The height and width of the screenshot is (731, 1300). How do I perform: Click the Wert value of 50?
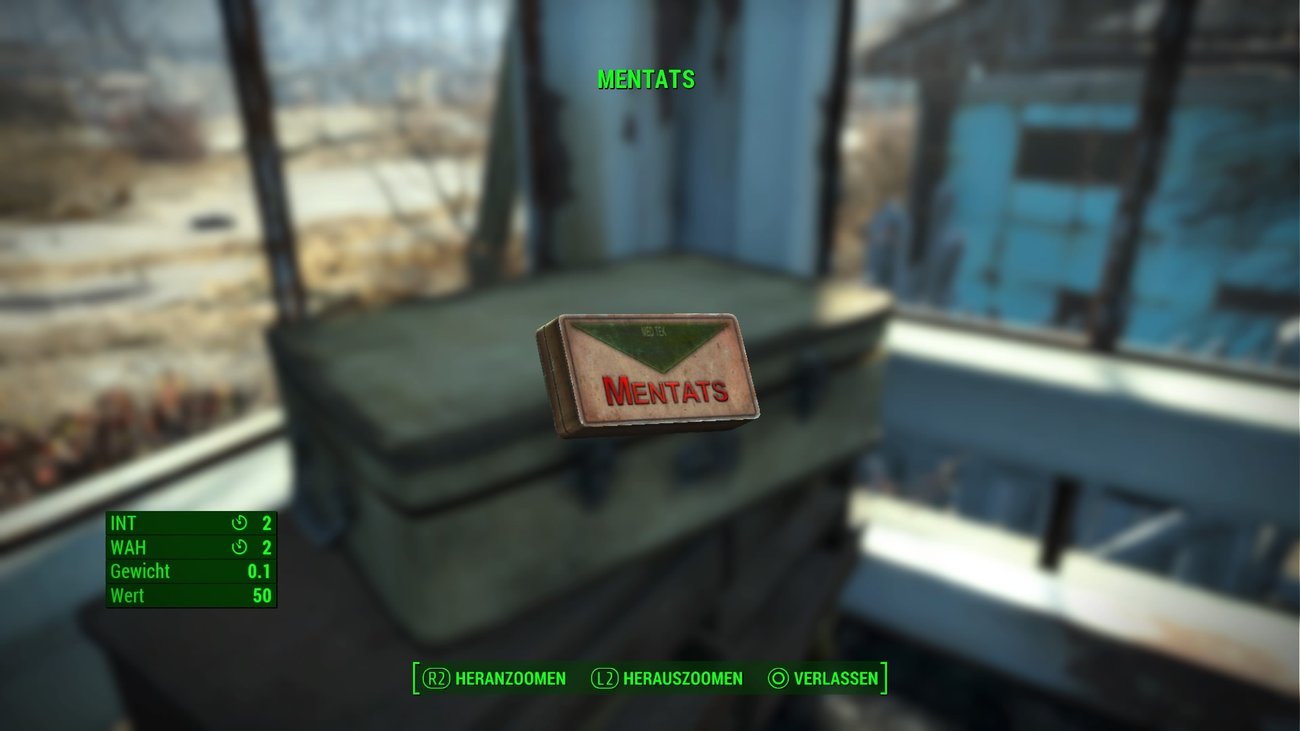click(260, 595)
